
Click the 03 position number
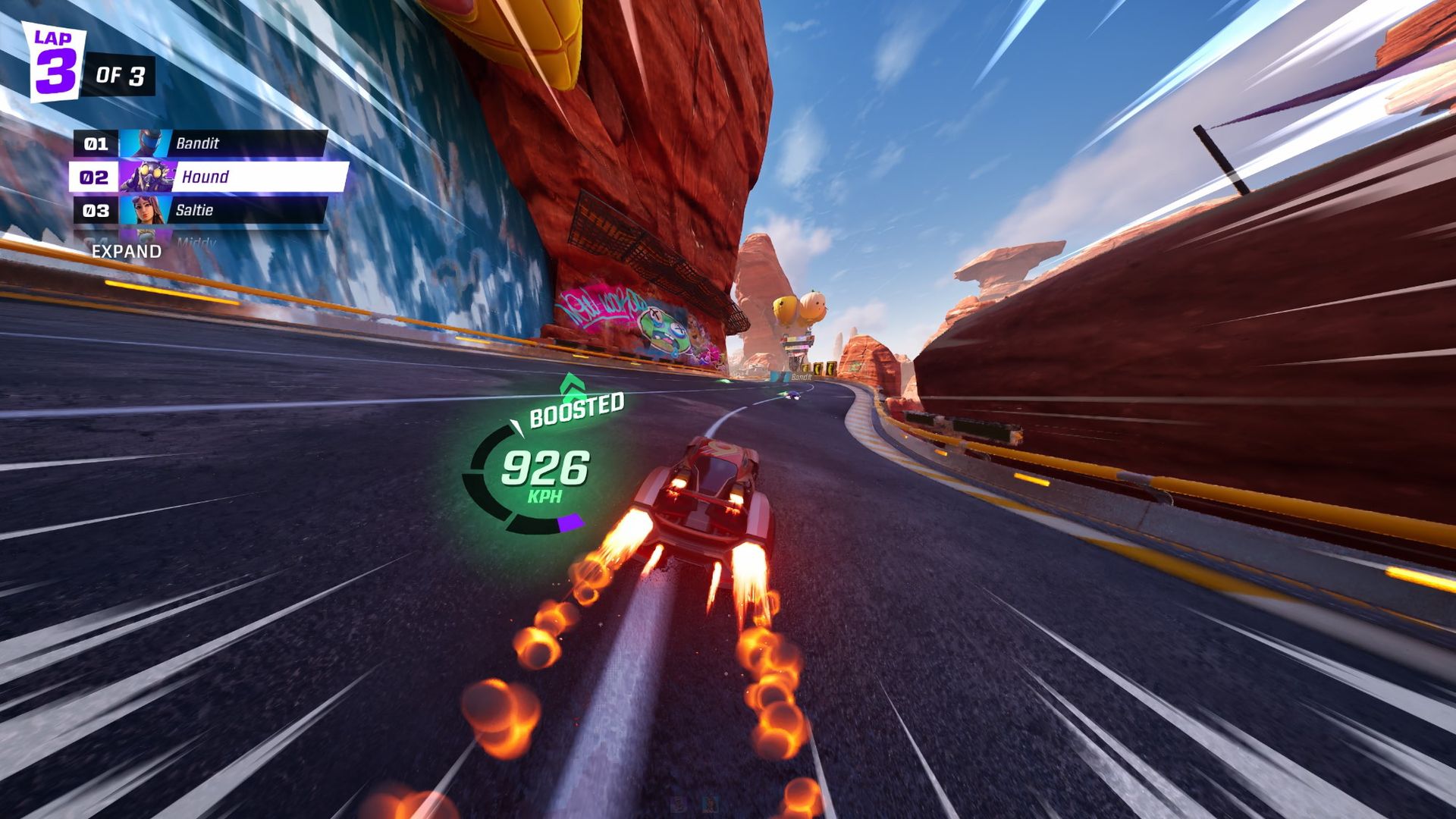[x=95, y=210]
